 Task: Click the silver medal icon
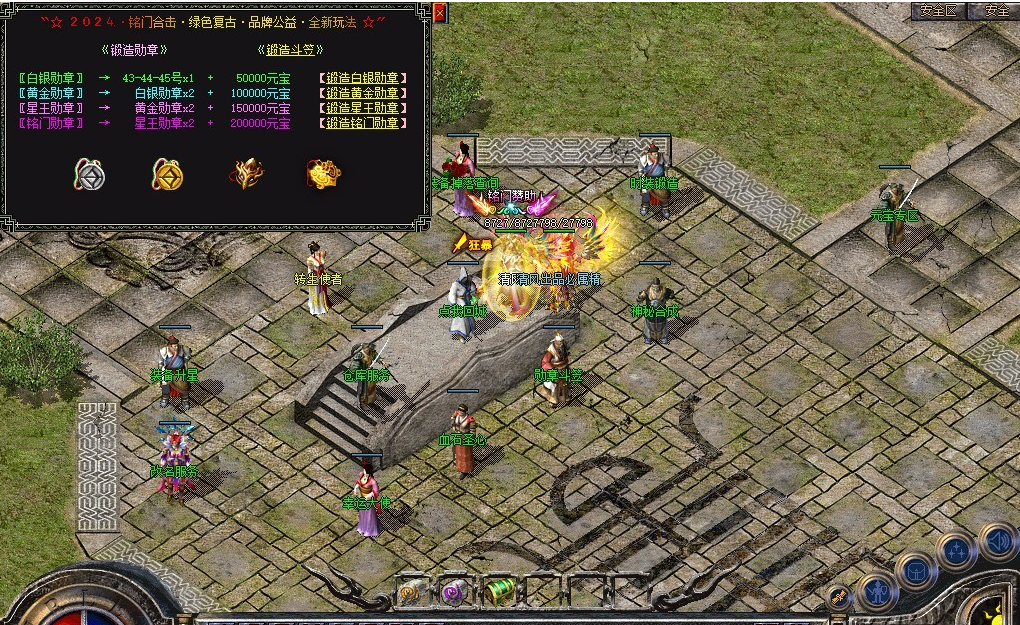90,175
